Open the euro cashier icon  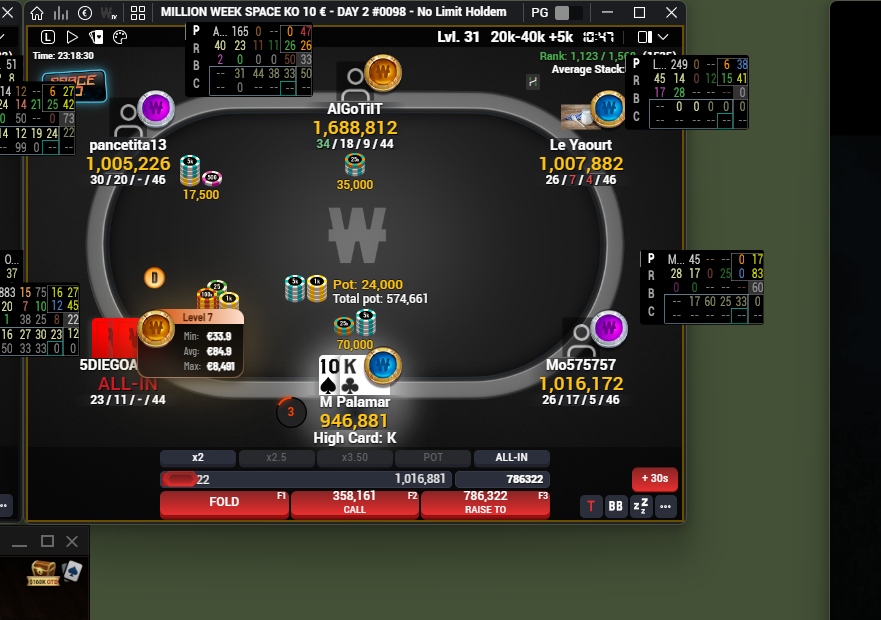pyautogui.click(x=84, y=13)
